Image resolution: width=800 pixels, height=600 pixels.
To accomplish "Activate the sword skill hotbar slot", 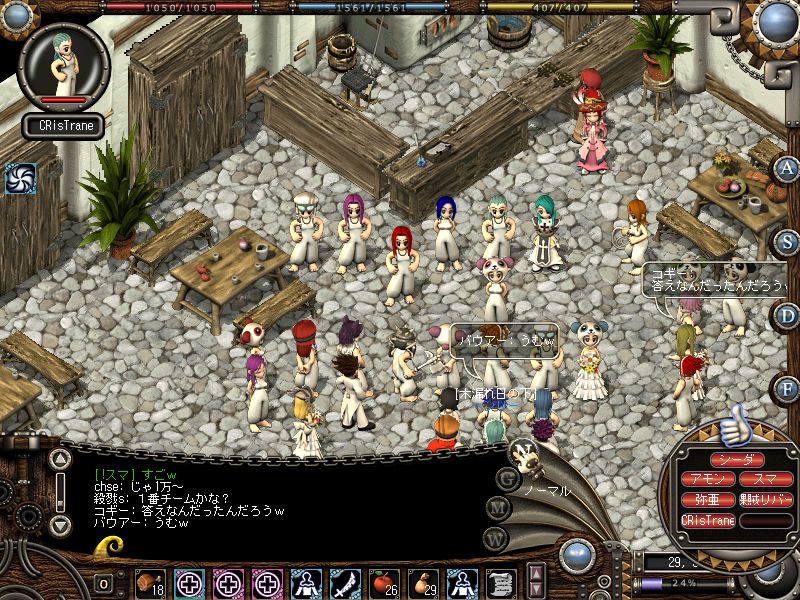I will 344,582.
